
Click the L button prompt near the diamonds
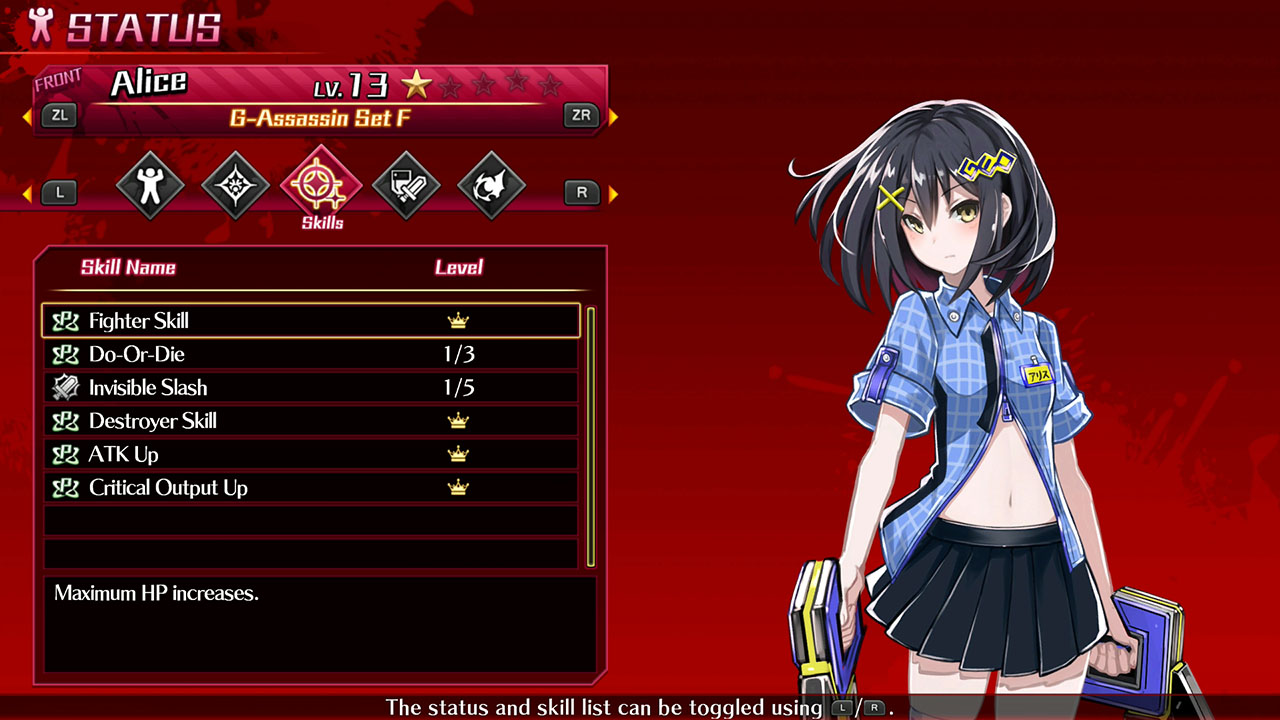[59, 192]
